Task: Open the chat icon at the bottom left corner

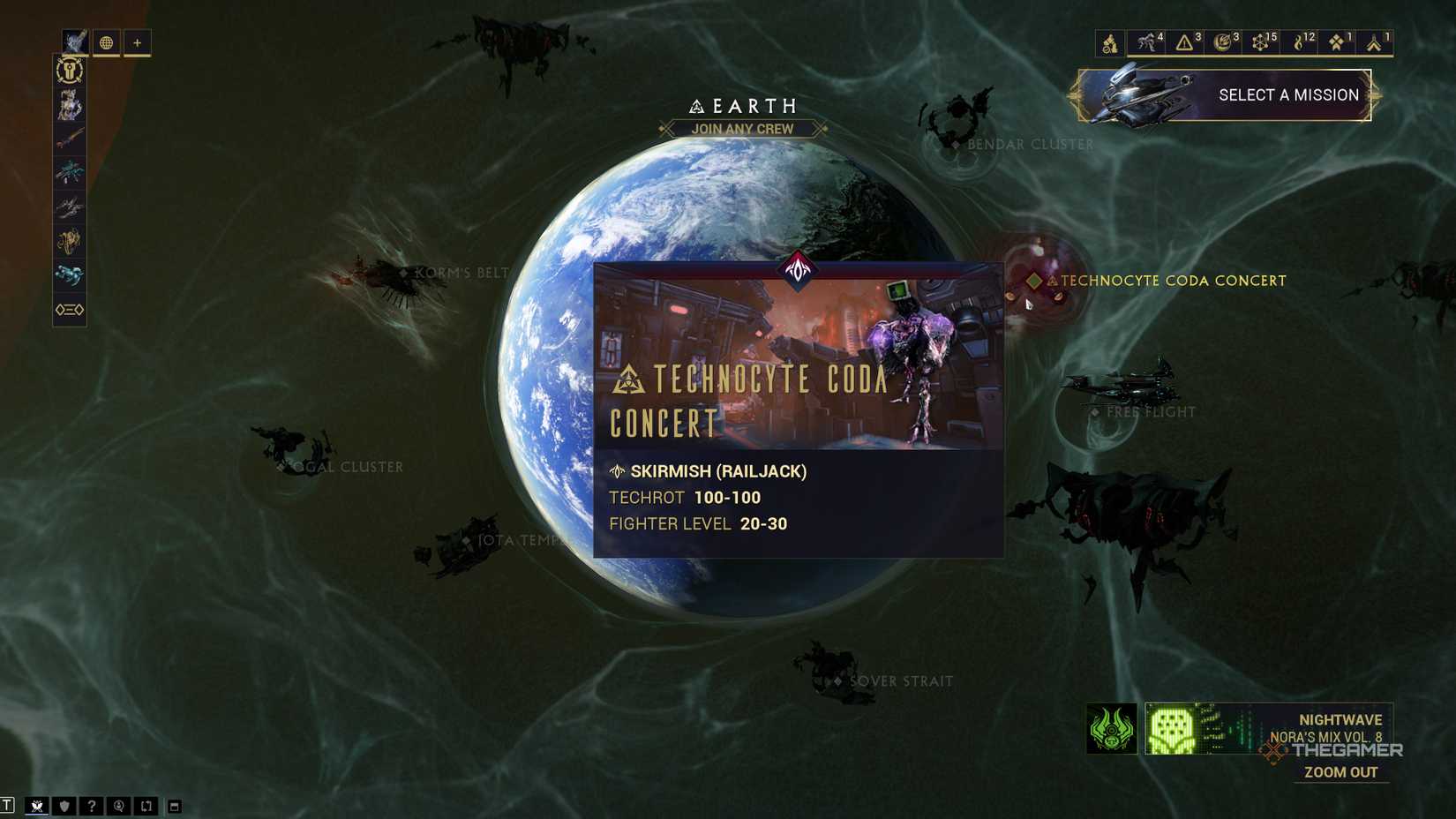Action: (x=7, y=805)
